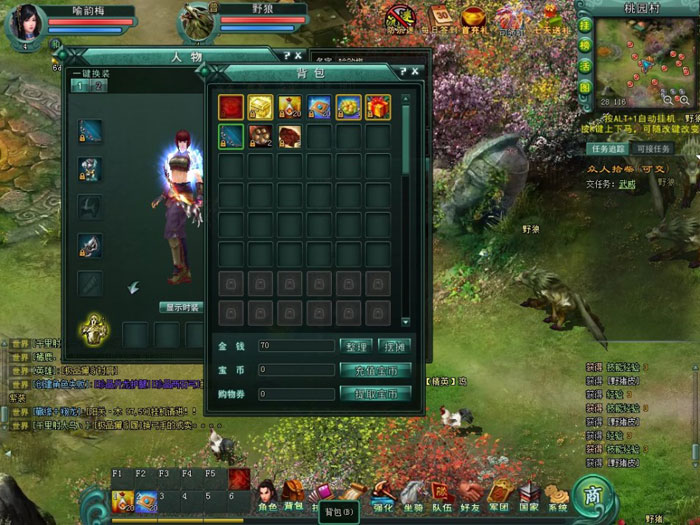700x525 pixels.
Task: Switch to outfit set tab 2
Action: pos(99,87)
